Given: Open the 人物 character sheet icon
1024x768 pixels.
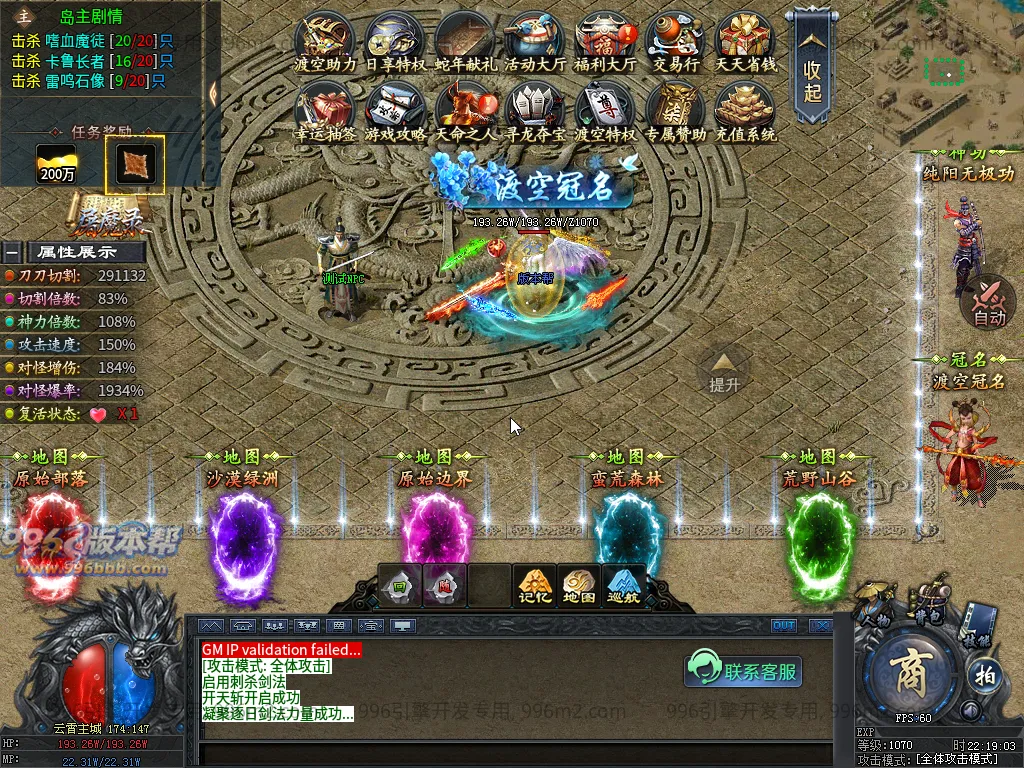Looking at the screenshot, I should click(878, 607).
